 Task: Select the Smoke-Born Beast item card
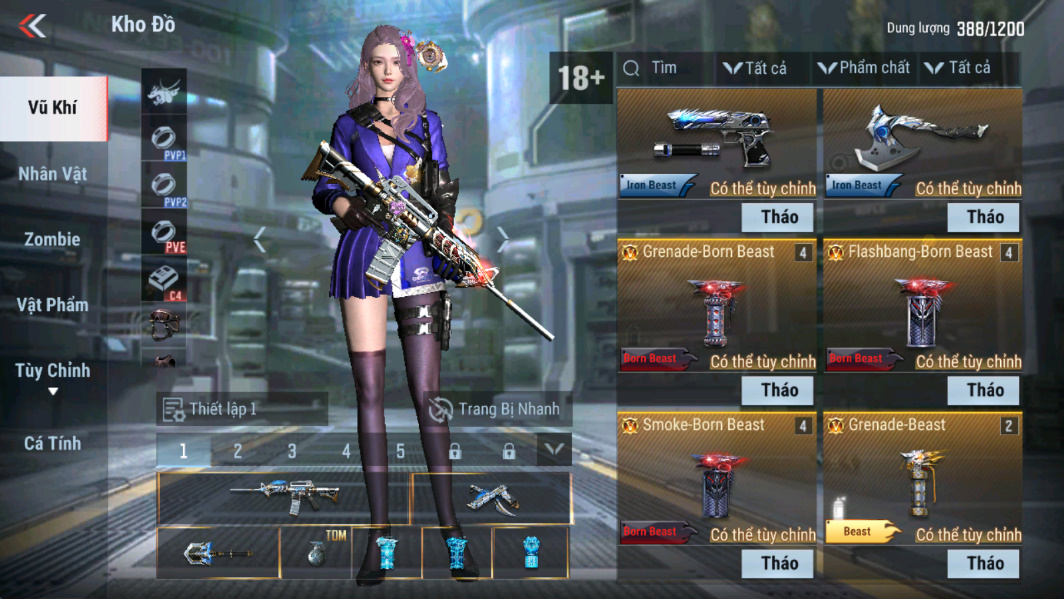pos(719,480)
